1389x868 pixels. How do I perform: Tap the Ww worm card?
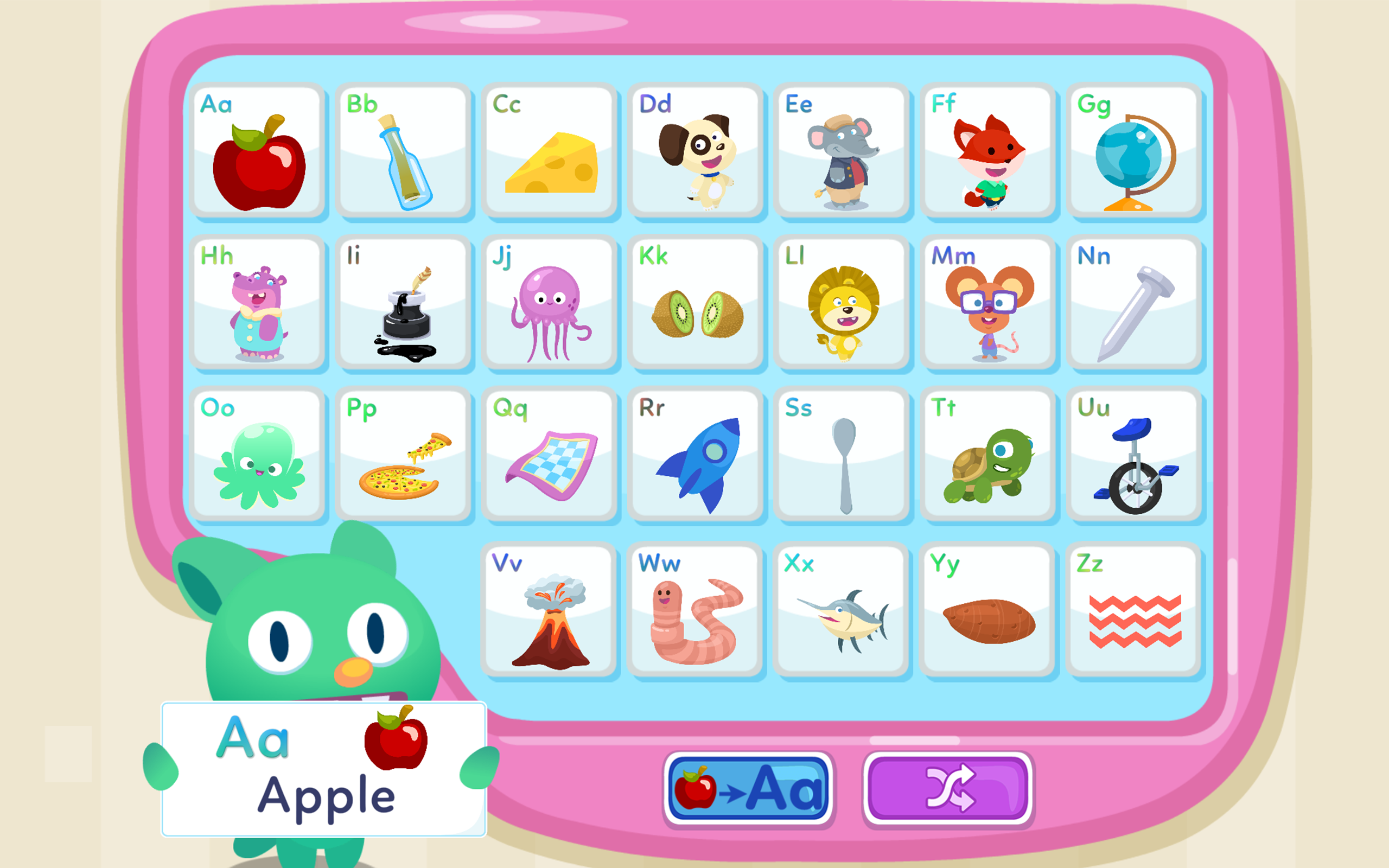[x=697, y=609]
